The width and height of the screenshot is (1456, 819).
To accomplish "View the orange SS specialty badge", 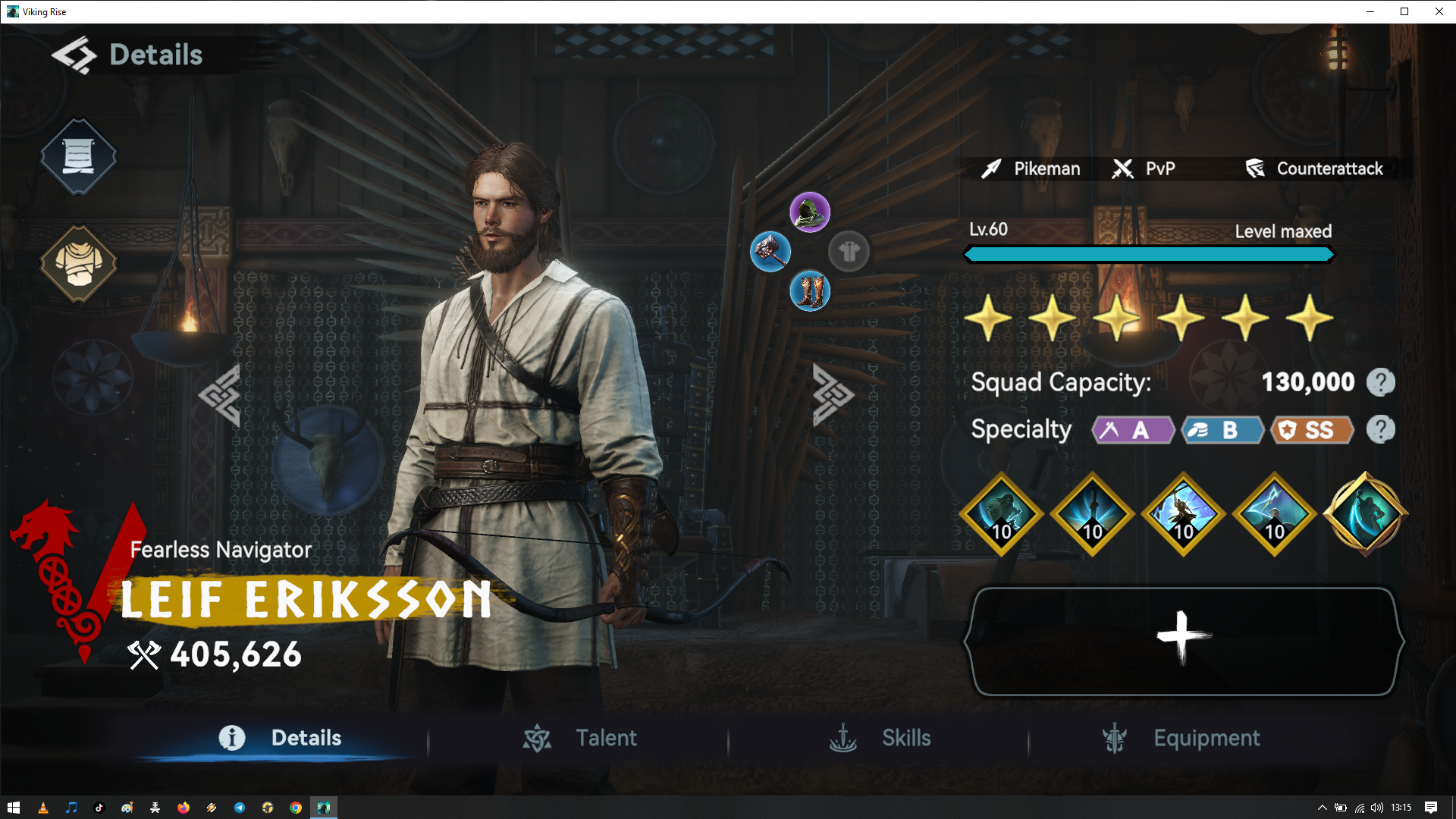I will pos(1312,430).
